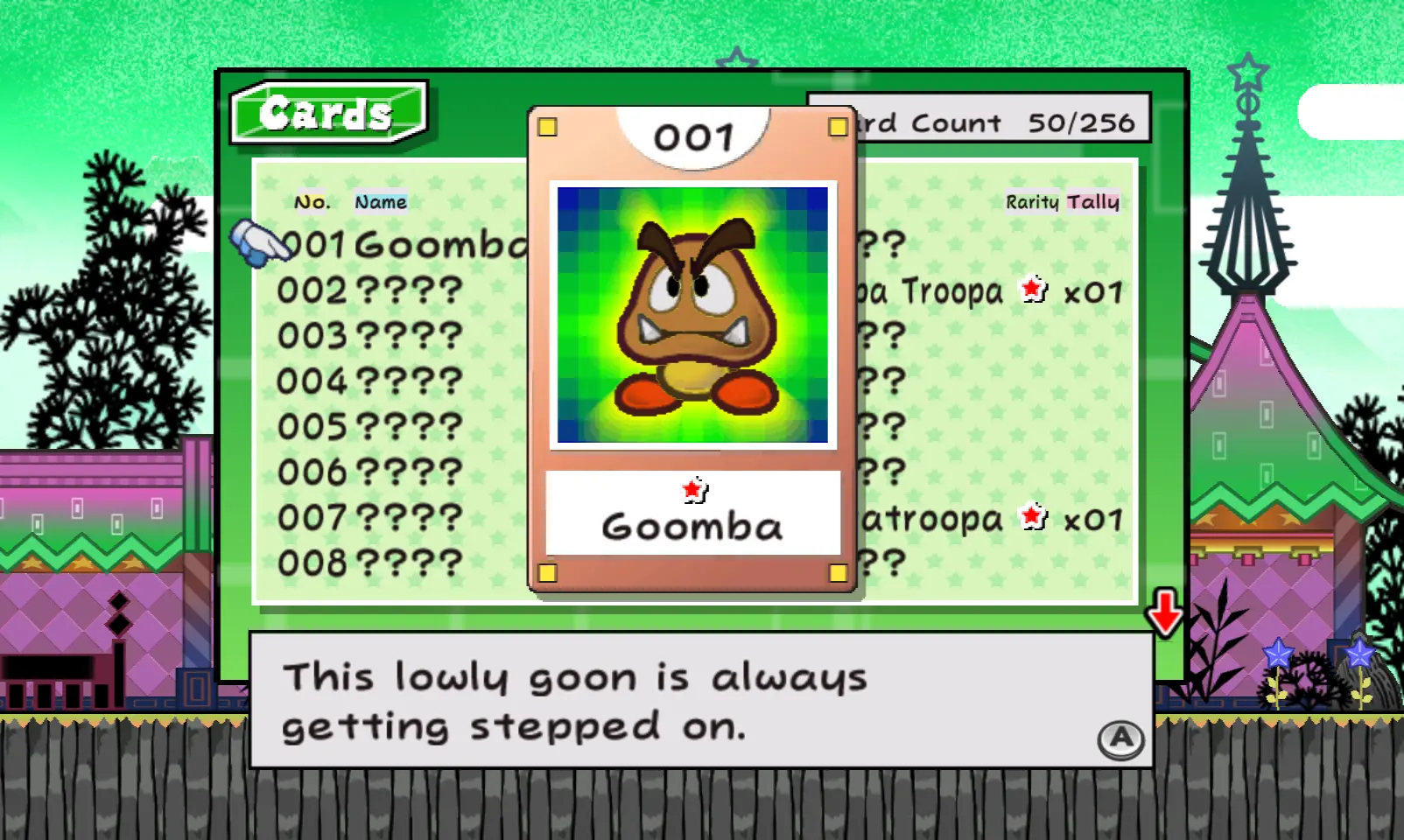Select card entry 005 in the list
The height and width of the screenshot is (840, 1404).
[x=369, y=427]
